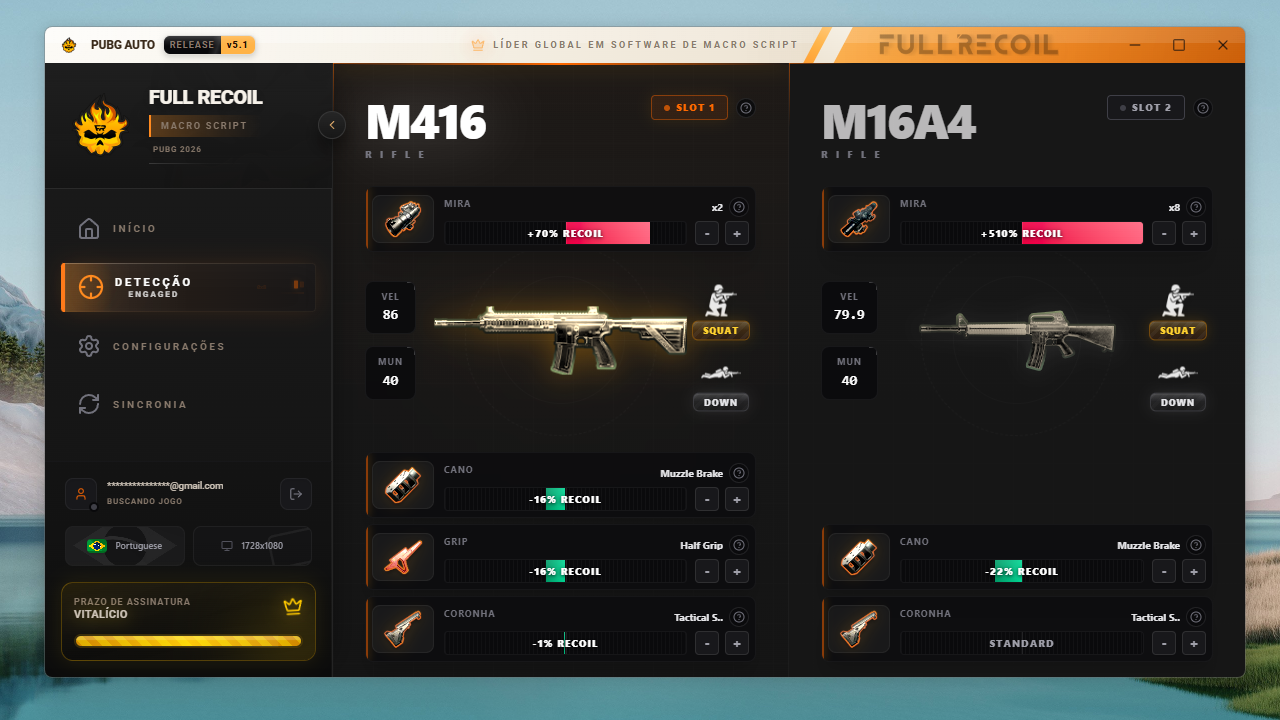Click the logout icon next to the email
1280x720 pixels.
pos(296,493)
